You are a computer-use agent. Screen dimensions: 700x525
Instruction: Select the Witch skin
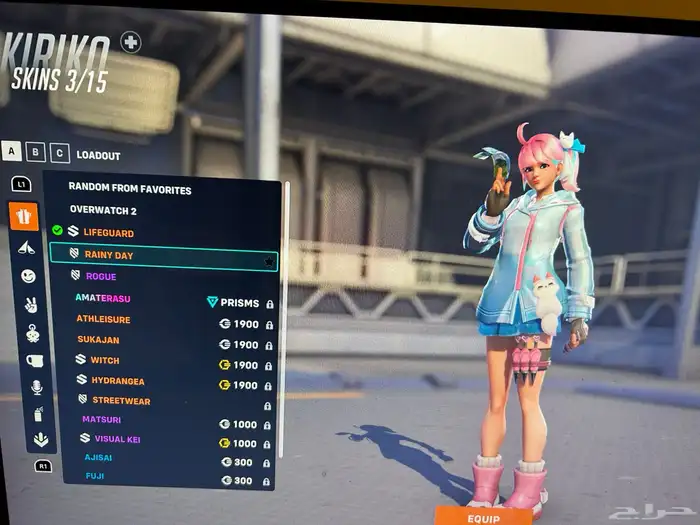click(104, 360)
